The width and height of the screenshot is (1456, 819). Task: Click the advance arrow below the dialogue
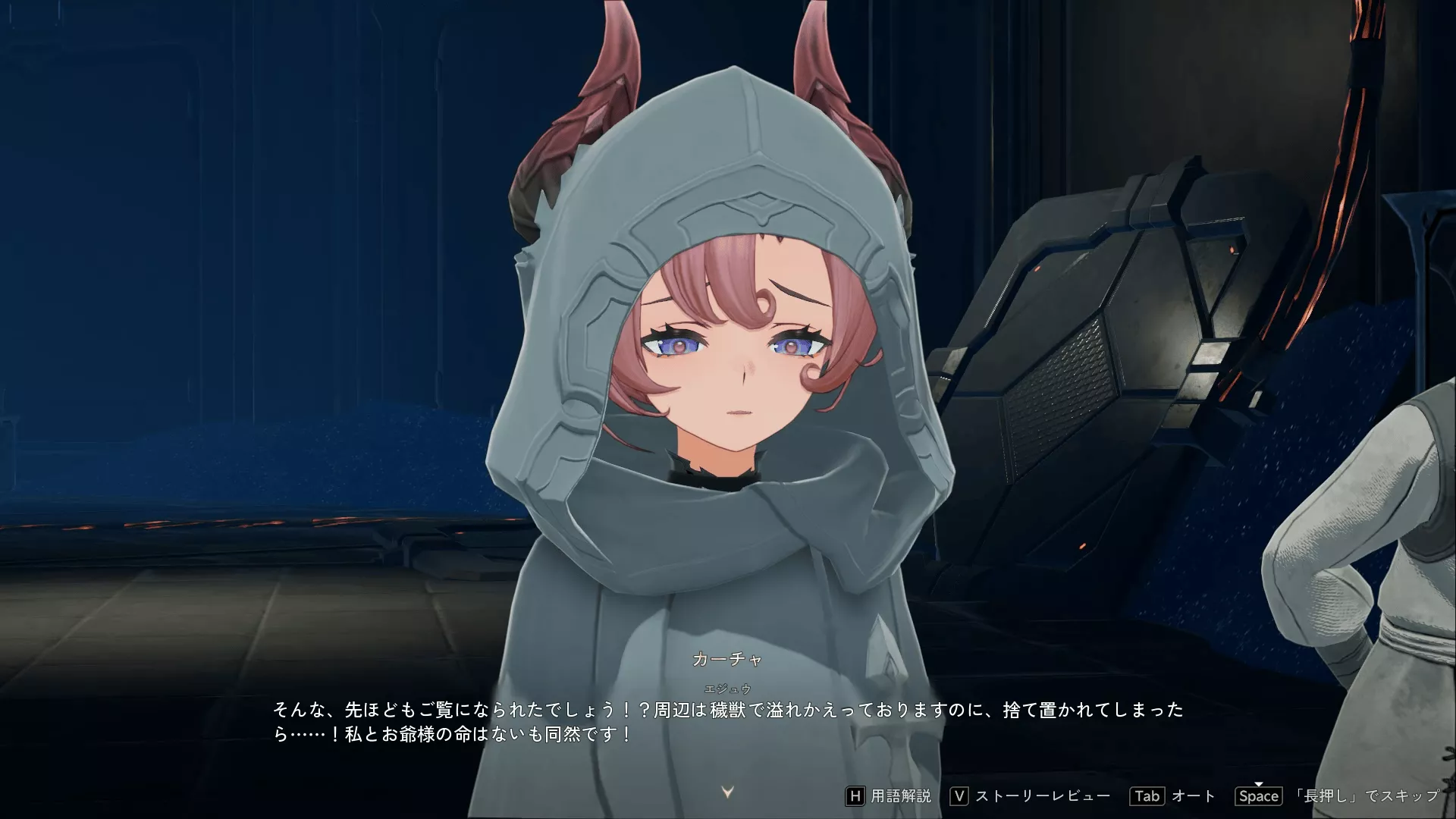point(726,791)
